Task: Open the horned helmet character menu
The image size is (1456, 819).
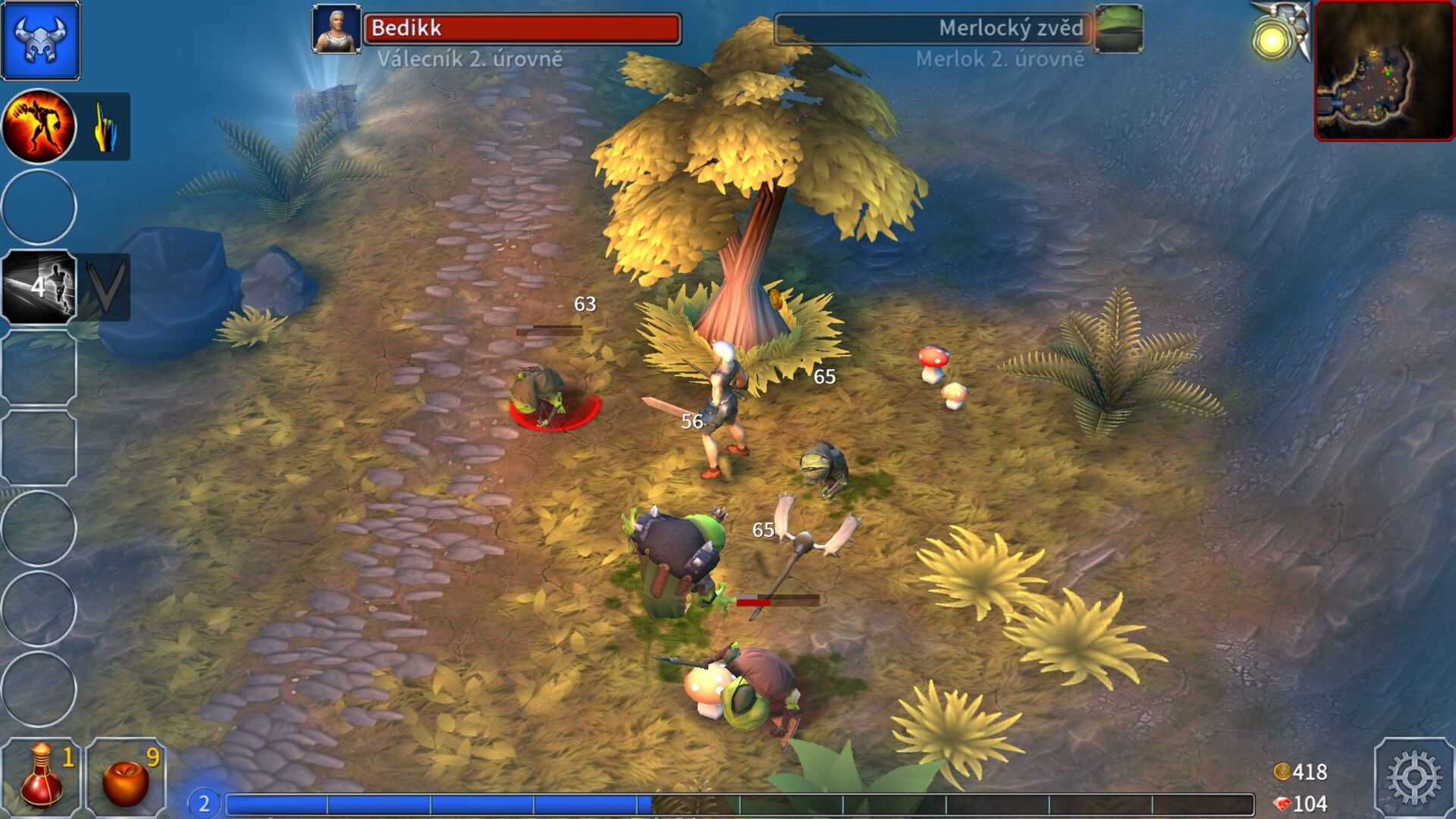Action: pyautogui.click(x=40, y=40)
